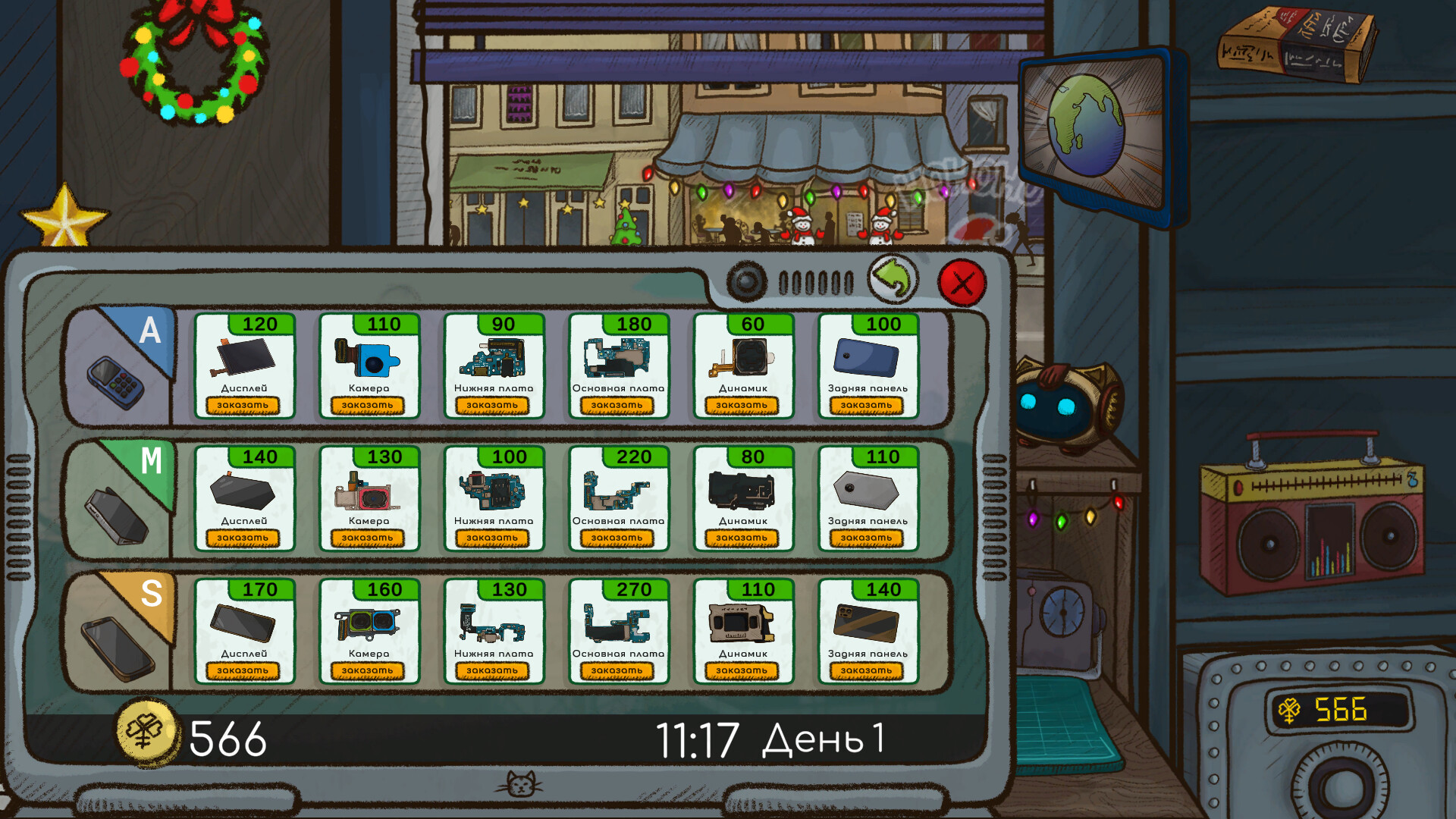The width and height of the screenshot is (1456, 819).
Task: Close the parts ordering panel
Action: click(x=962, y=284)
